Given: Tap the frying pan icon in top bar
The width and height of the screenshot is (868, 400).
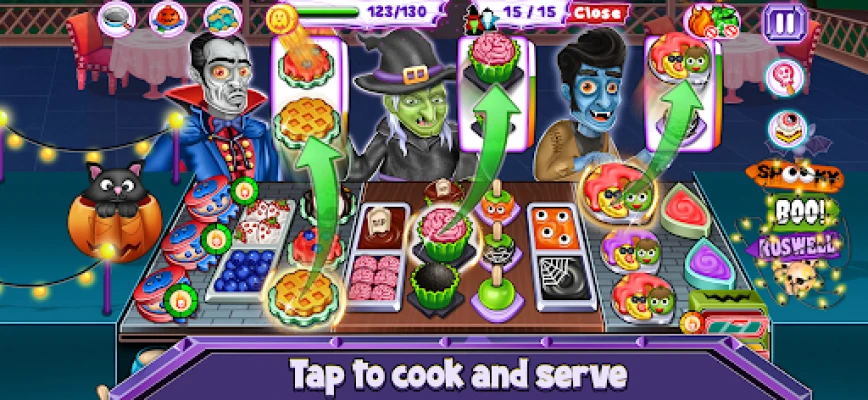Looking at the screenshot, I should [x=118, y=16].
